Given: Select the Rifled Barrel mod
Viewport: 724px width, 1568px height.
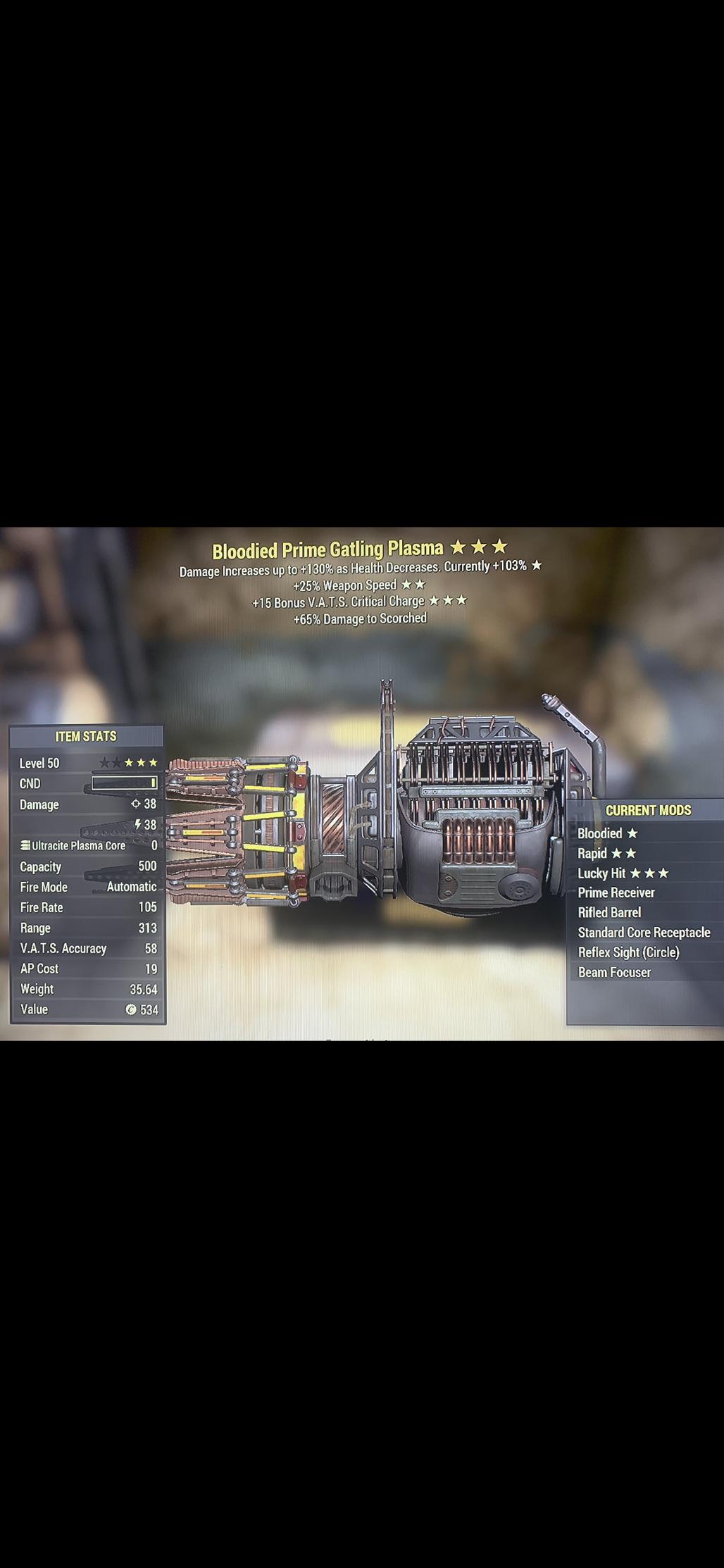Looking at the screenshot, I should click(x=609, y=912).
